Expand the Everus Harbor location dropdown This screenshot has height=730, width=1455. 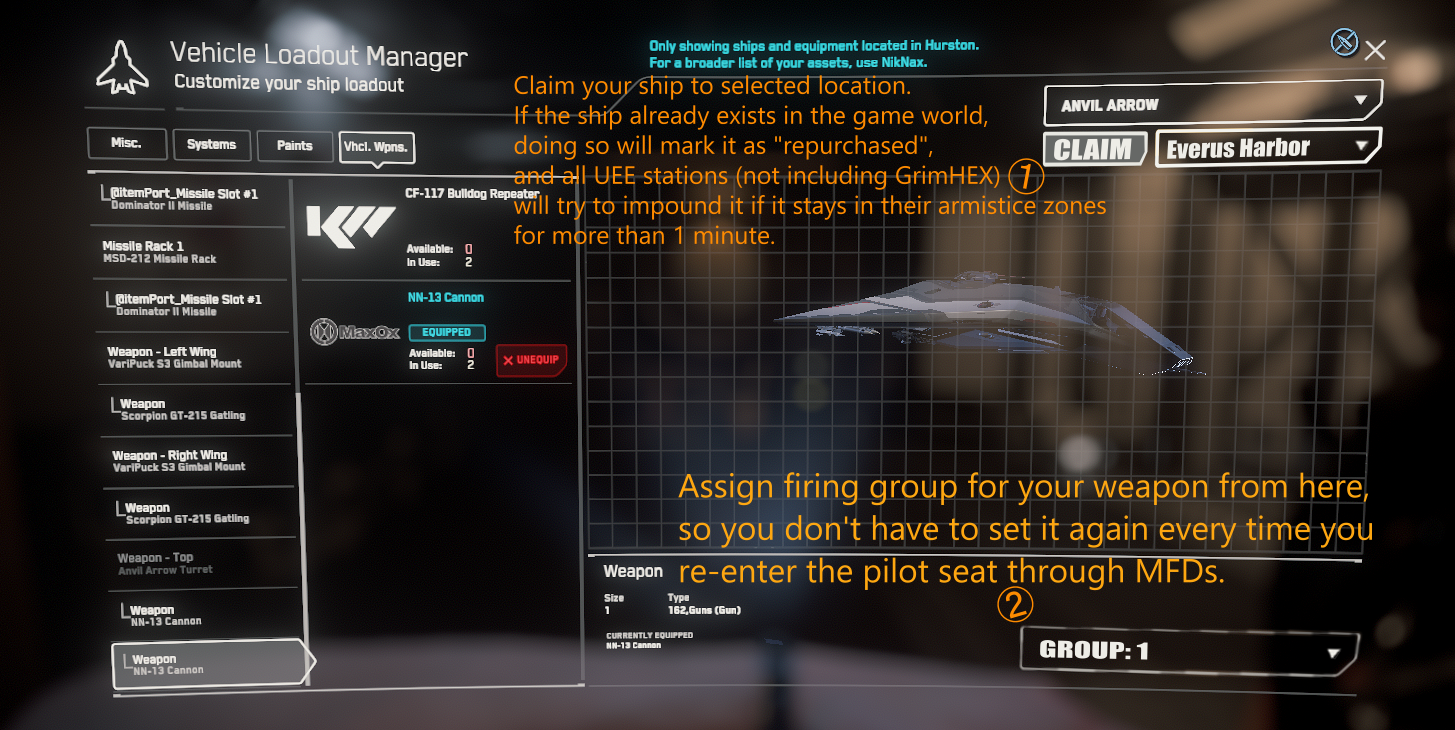click(1266, 147)
